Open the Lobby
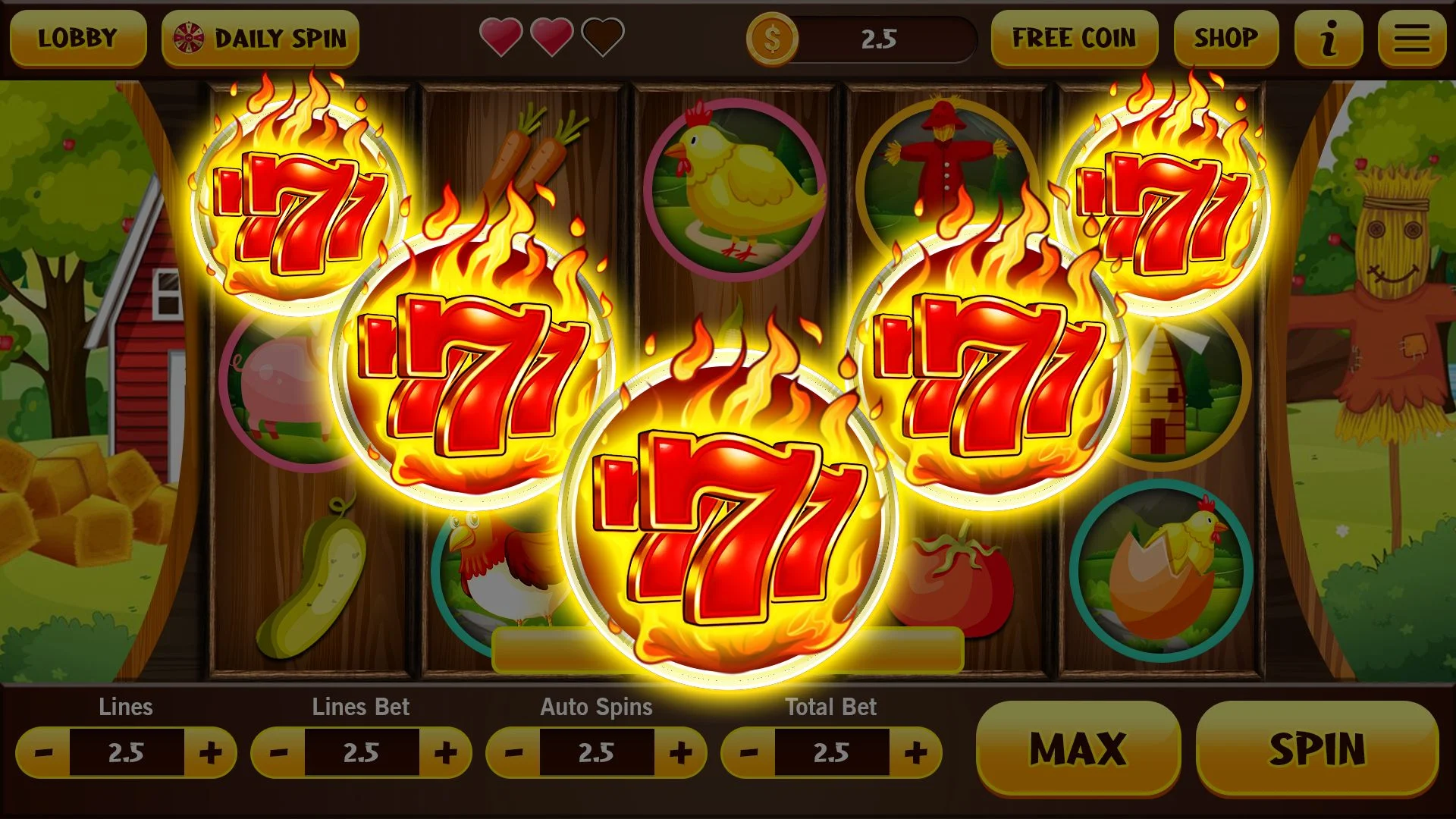The image size is (1456, 819). click(x=78, y=39)
